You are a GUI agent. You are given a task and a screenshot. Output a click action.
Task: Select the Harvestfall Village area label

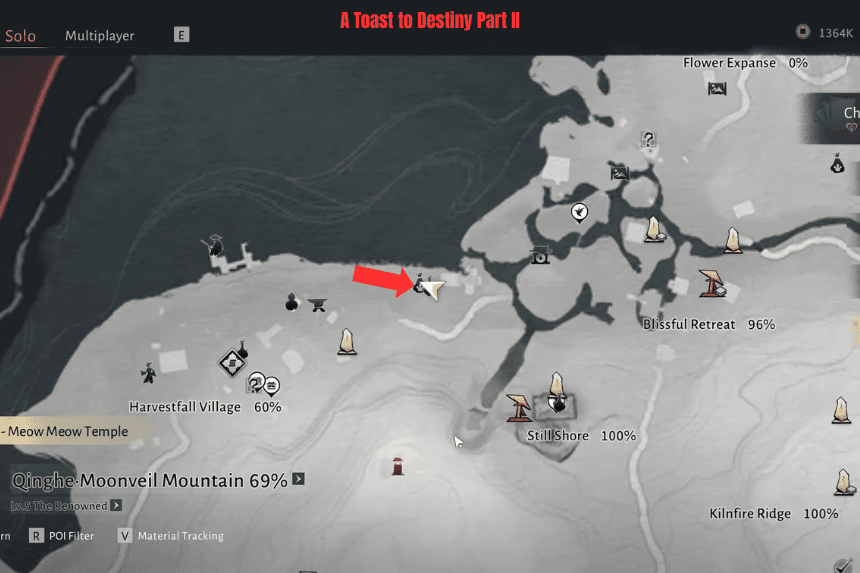pos(185,407)
